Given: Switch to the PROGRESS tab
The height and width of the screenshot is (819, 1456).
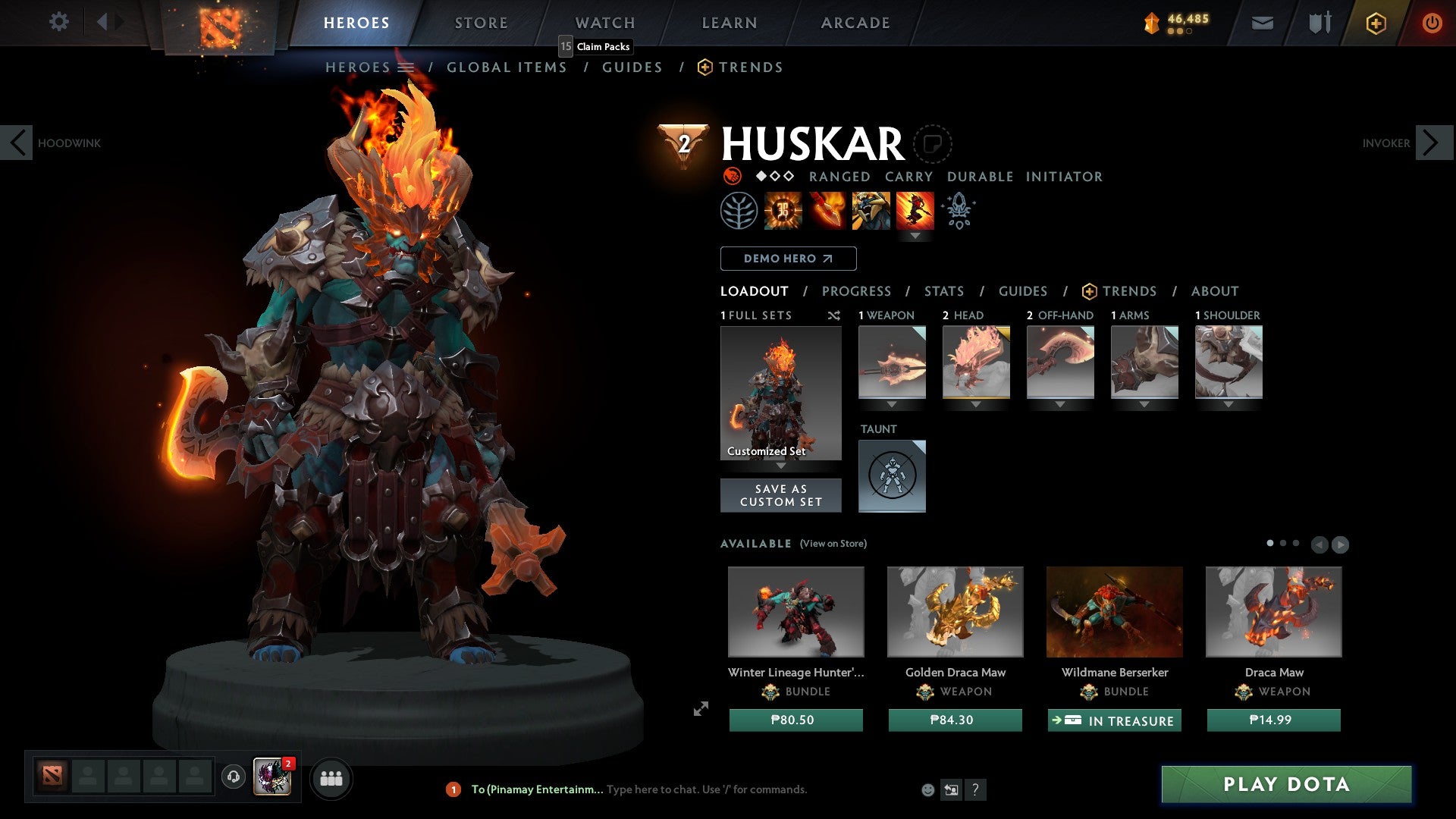Looking at the screenshot, I should tap(857, 291).
